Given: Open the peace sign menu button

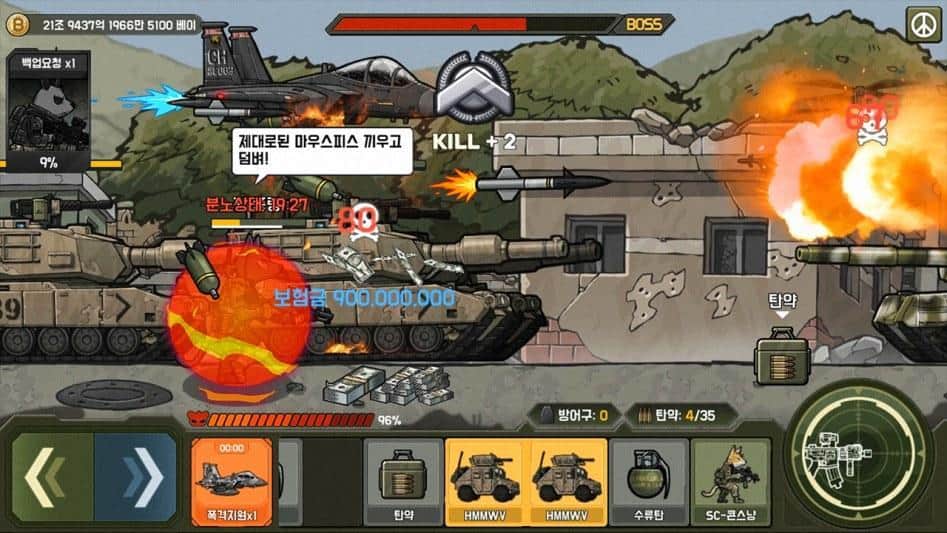Looking at the screenshot, I should 924,23.
